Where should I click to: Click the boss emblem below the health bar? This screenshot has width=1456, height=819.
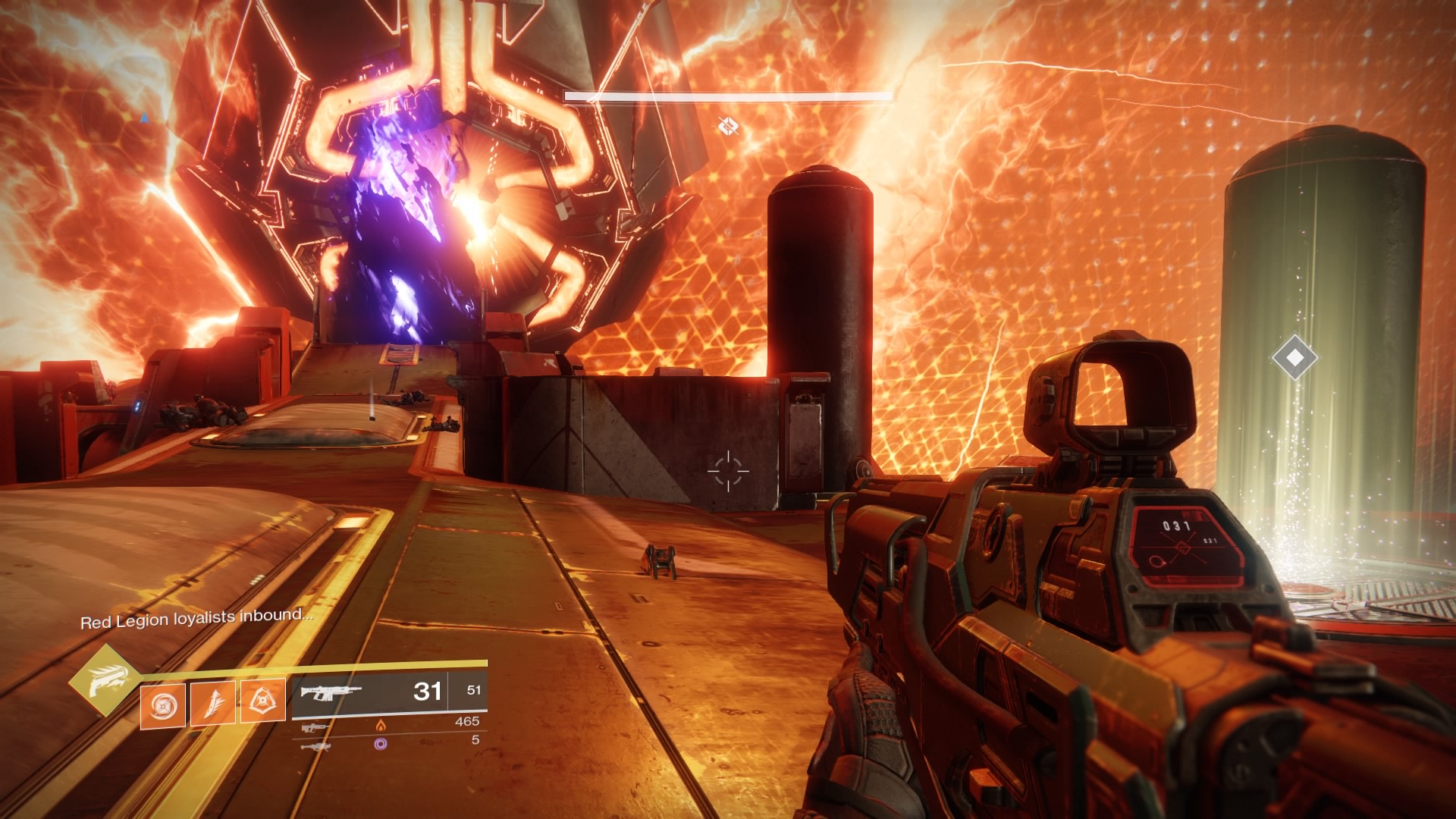point(728,126)
